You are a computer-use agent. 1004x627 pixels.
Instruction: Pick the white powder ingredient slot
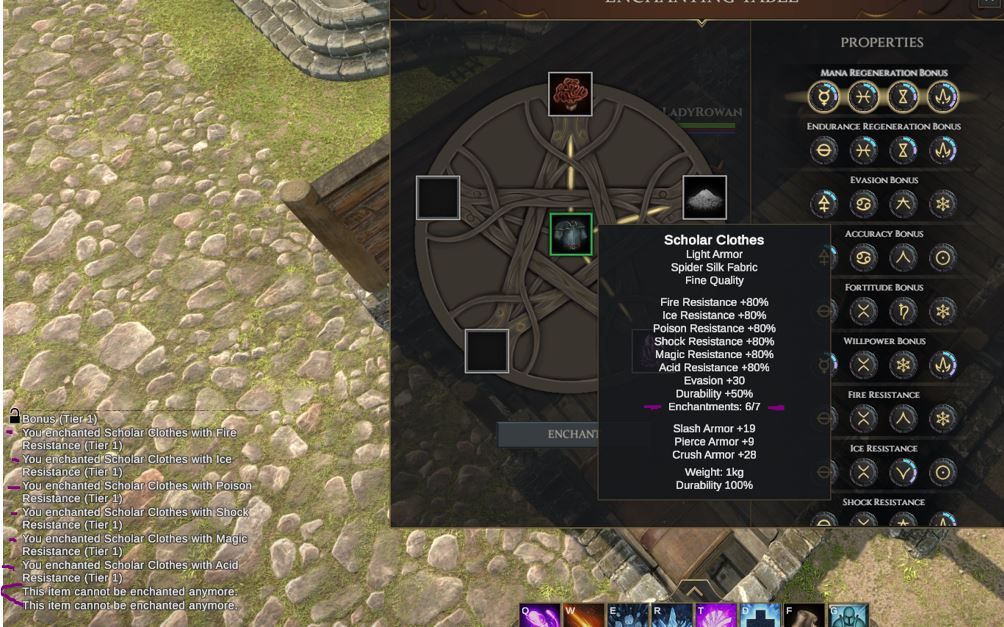[704, 197]
